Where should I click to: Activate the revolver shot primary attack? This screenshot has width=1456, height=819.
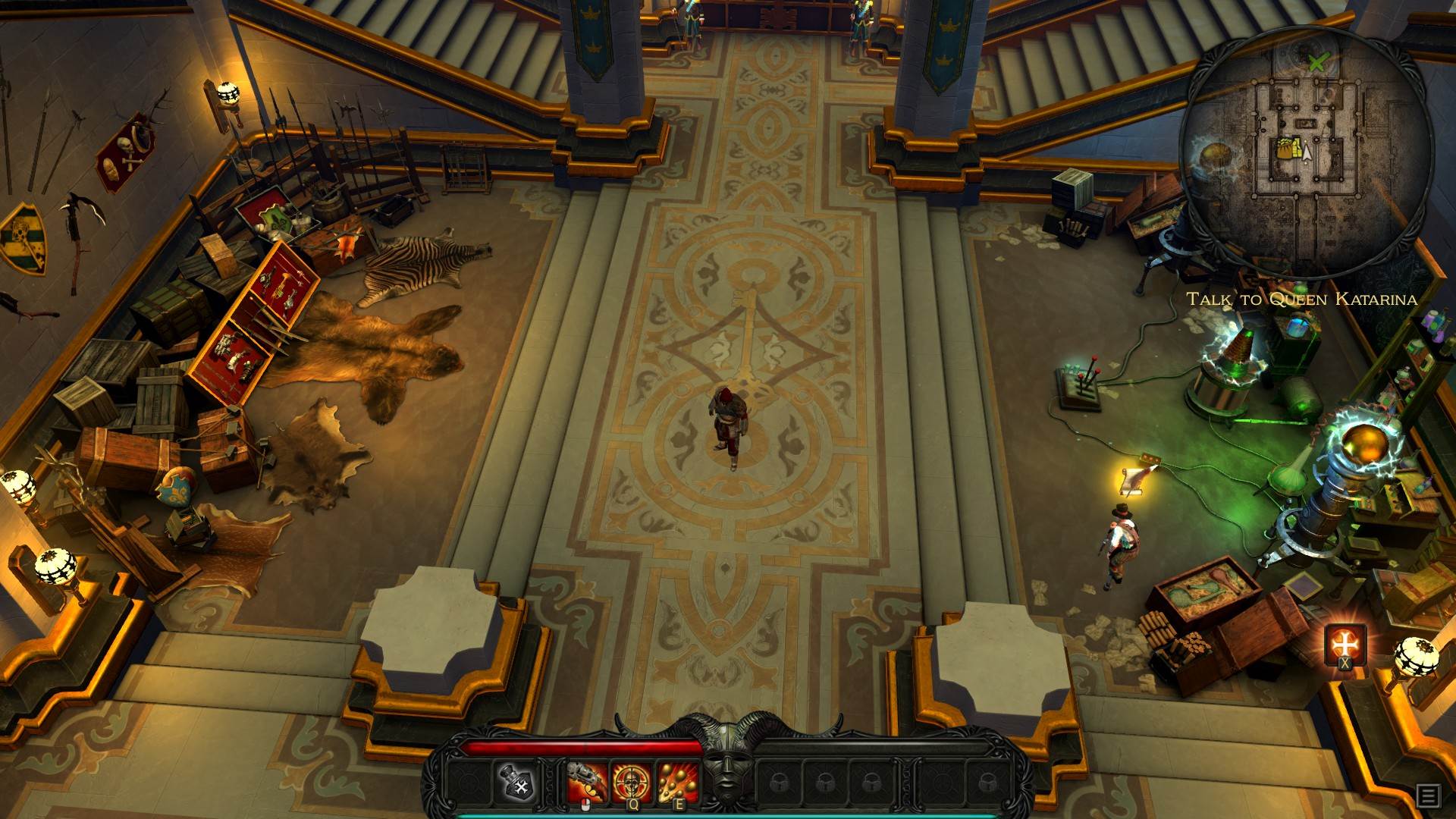pyautogui.click(x=588, y=783)
